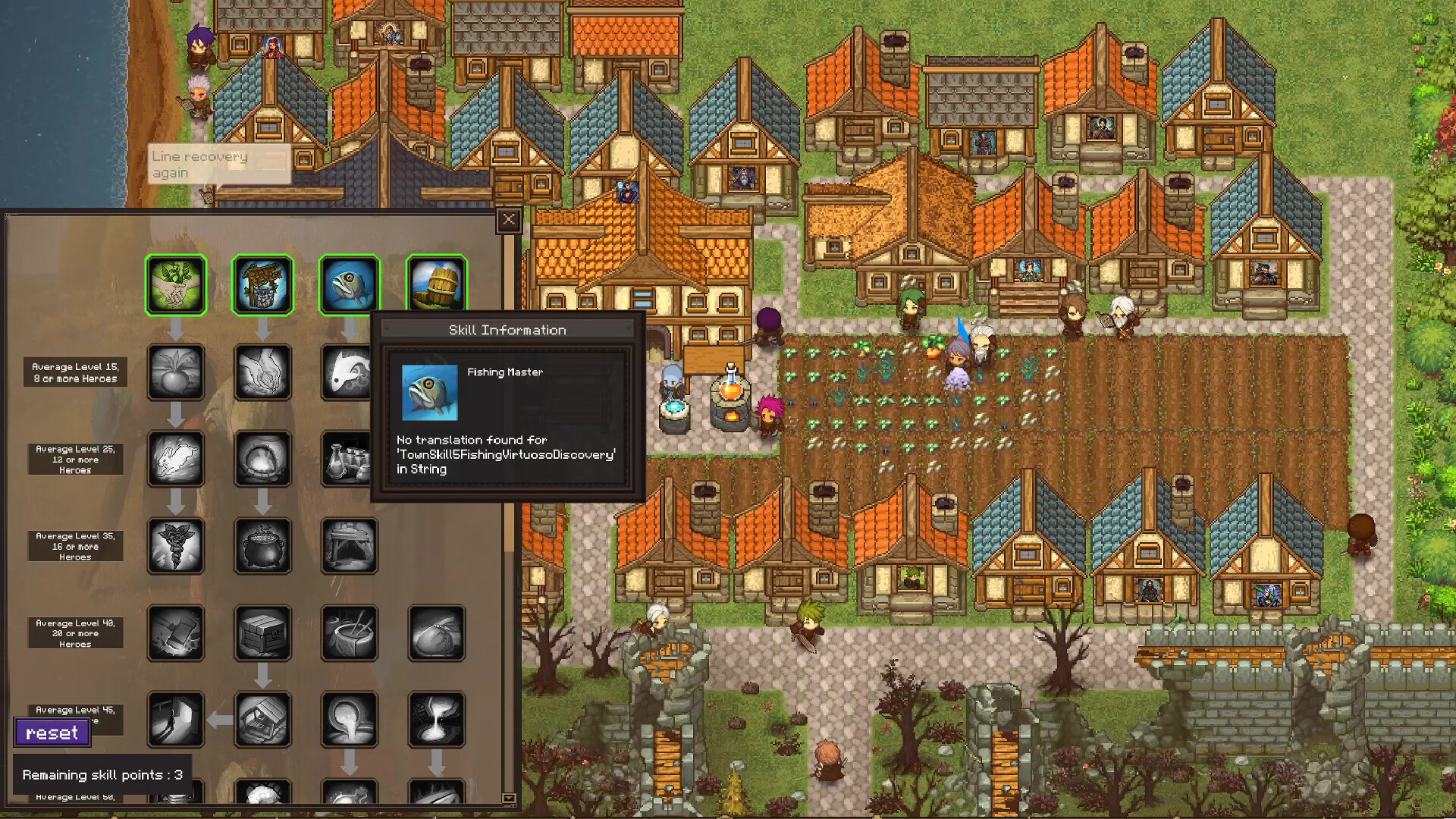The height and width of the screenshot is (819, 1456).
Task: Select the wishing well skill icon
Action: pos(263,284)
